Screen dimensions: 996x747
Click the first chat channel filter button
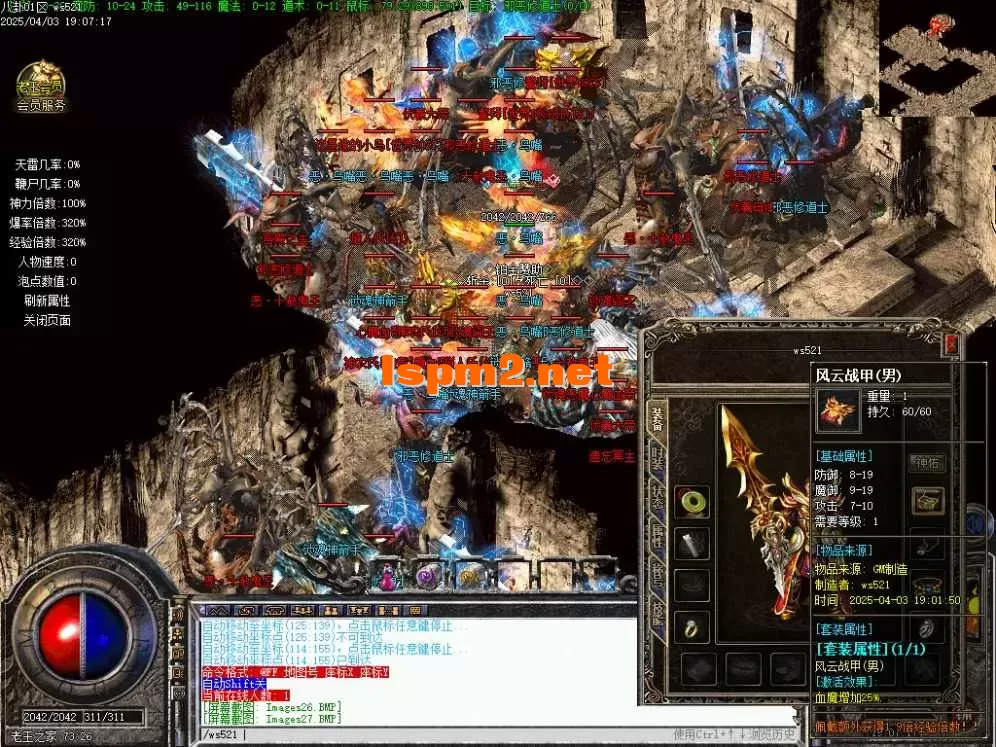[219, 609]
